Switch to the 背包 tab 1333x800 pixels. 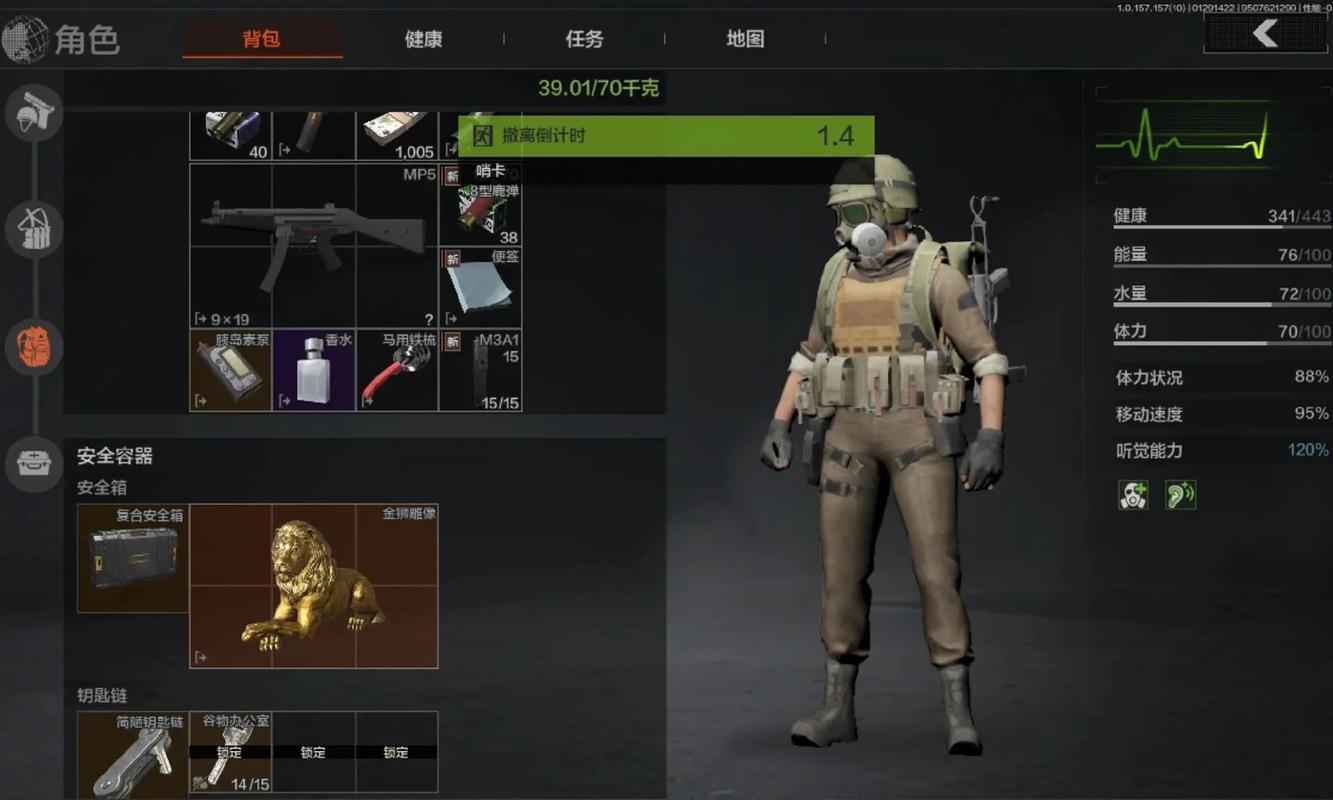click(262, 40)
